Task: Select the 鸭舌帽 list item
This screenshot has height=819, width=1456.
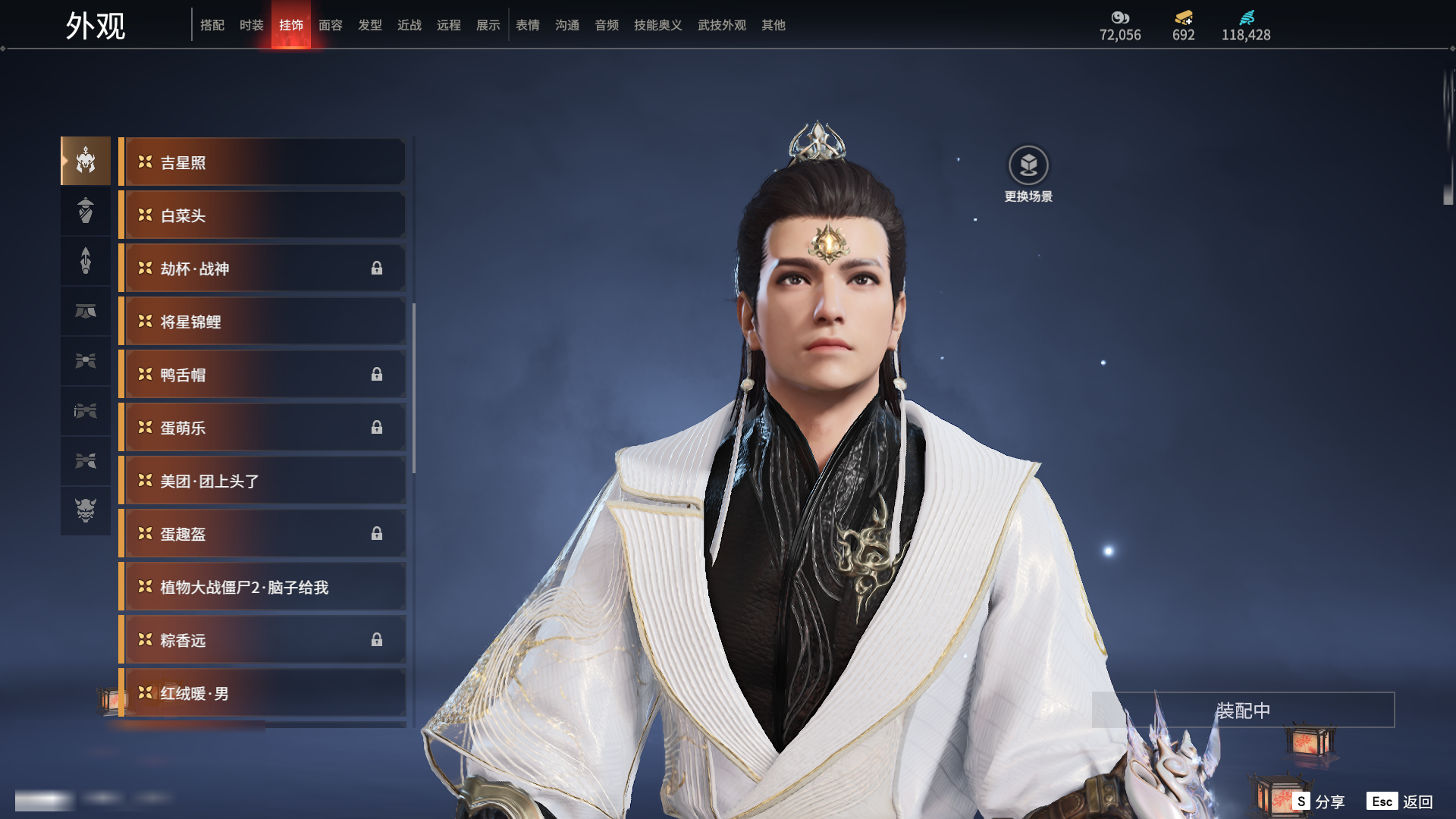Action: click(x=262, y=375)
